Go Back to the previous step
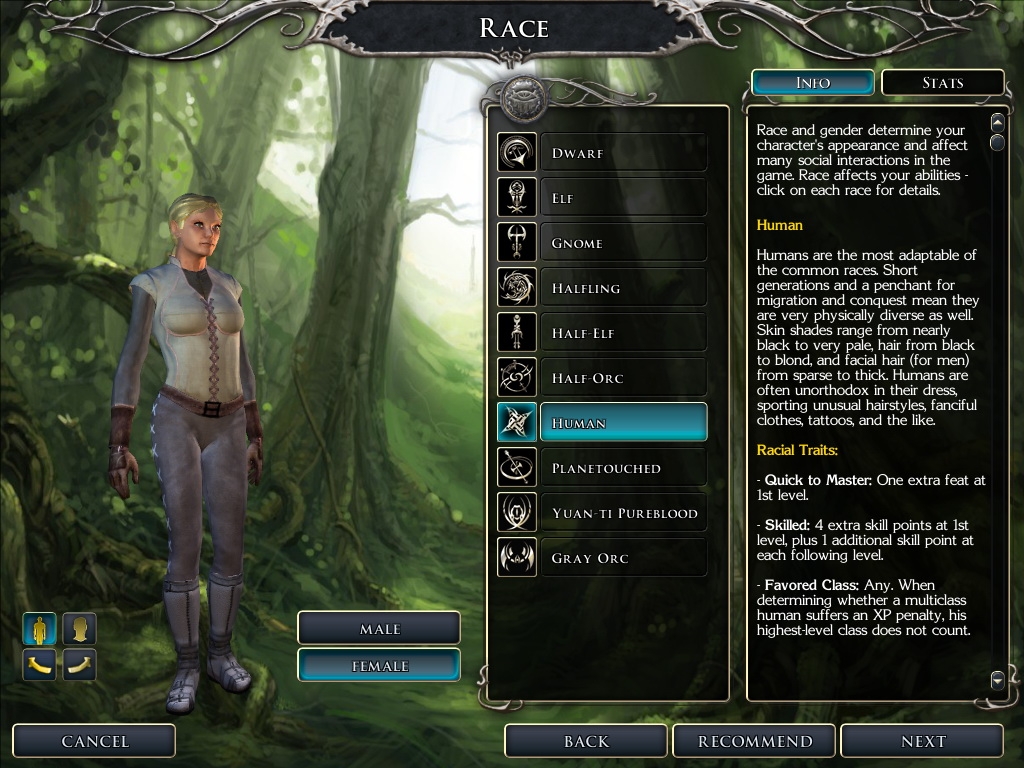The width and height of the screenshot is (1024, 768). (586, 741)
